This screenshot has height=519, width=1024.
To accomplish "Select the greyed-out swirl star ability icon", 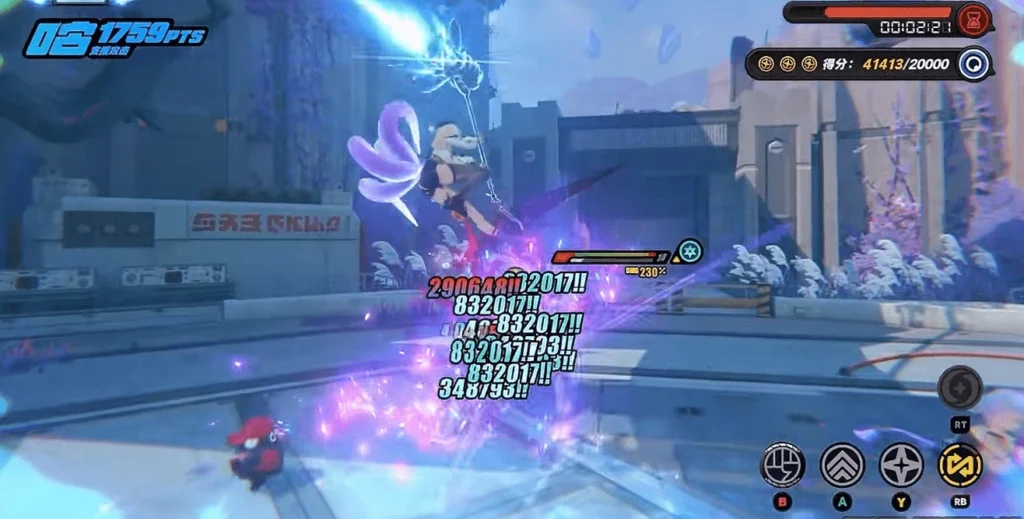I will (960, 388).
